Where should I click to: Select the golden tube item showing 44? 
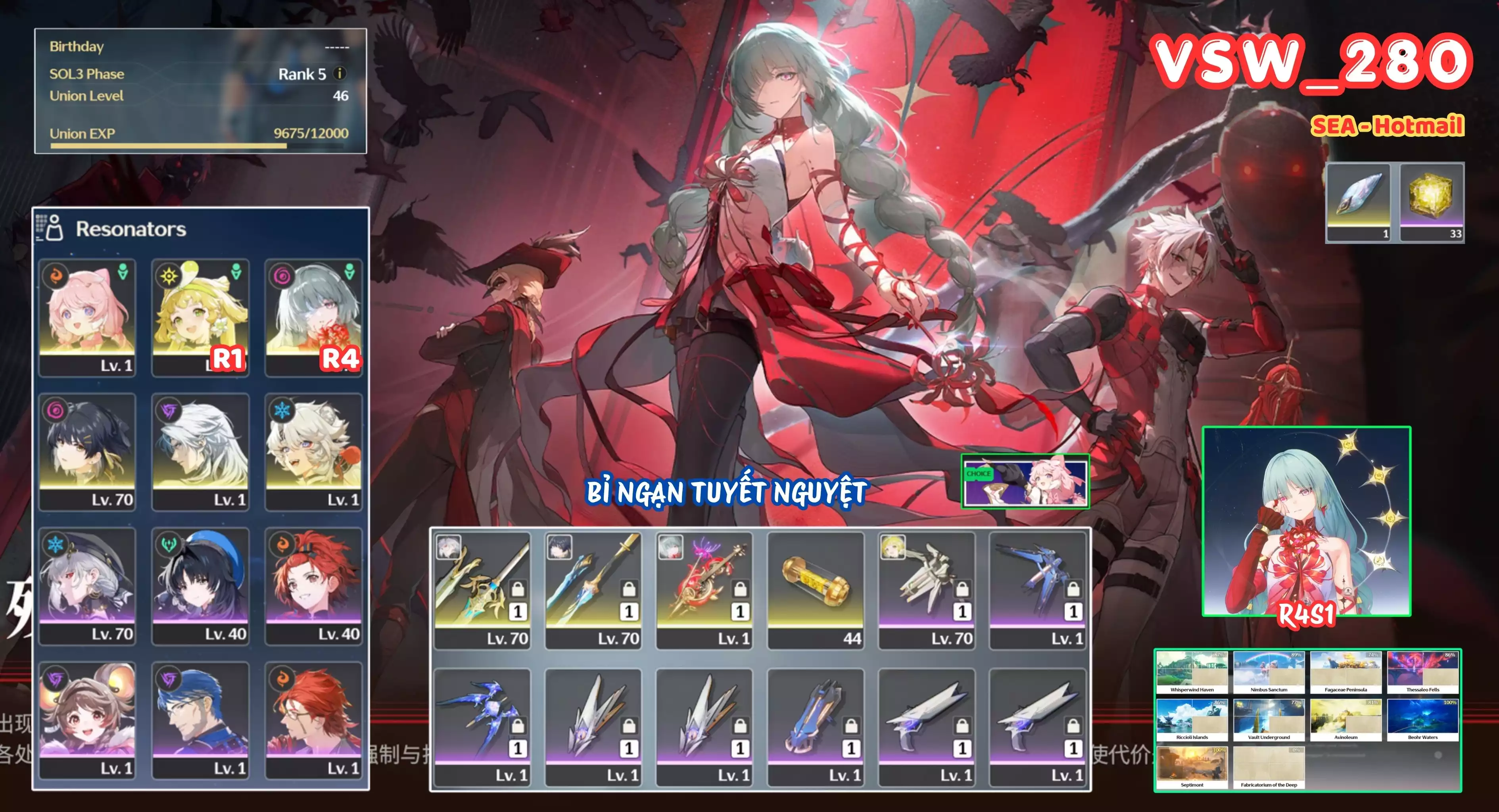pyautogui.click(x=815, y=589)
